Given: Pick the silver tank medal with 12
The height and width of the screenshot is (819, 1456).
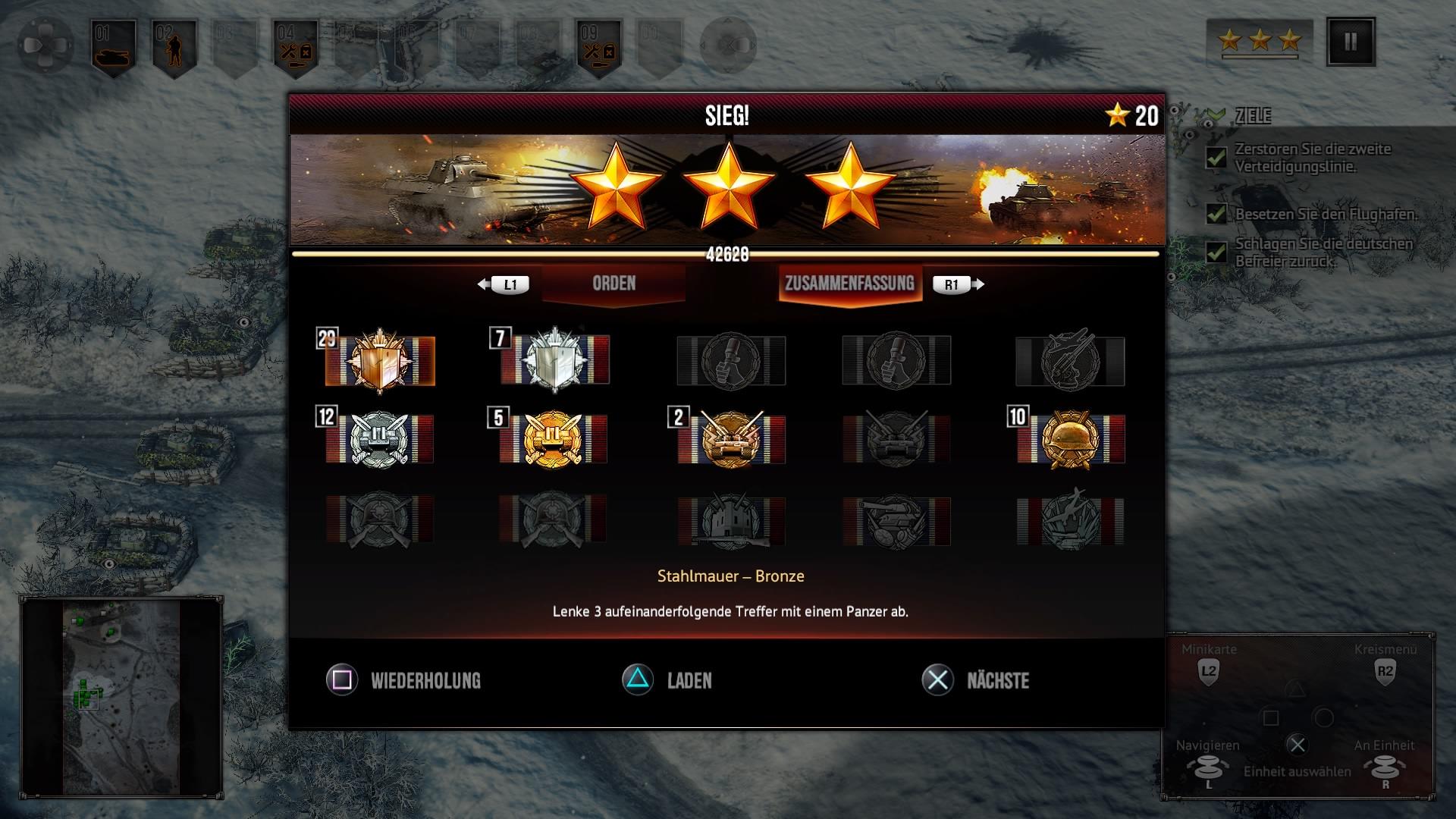Looking at the screenshot, I should click(x=380, y=439).
